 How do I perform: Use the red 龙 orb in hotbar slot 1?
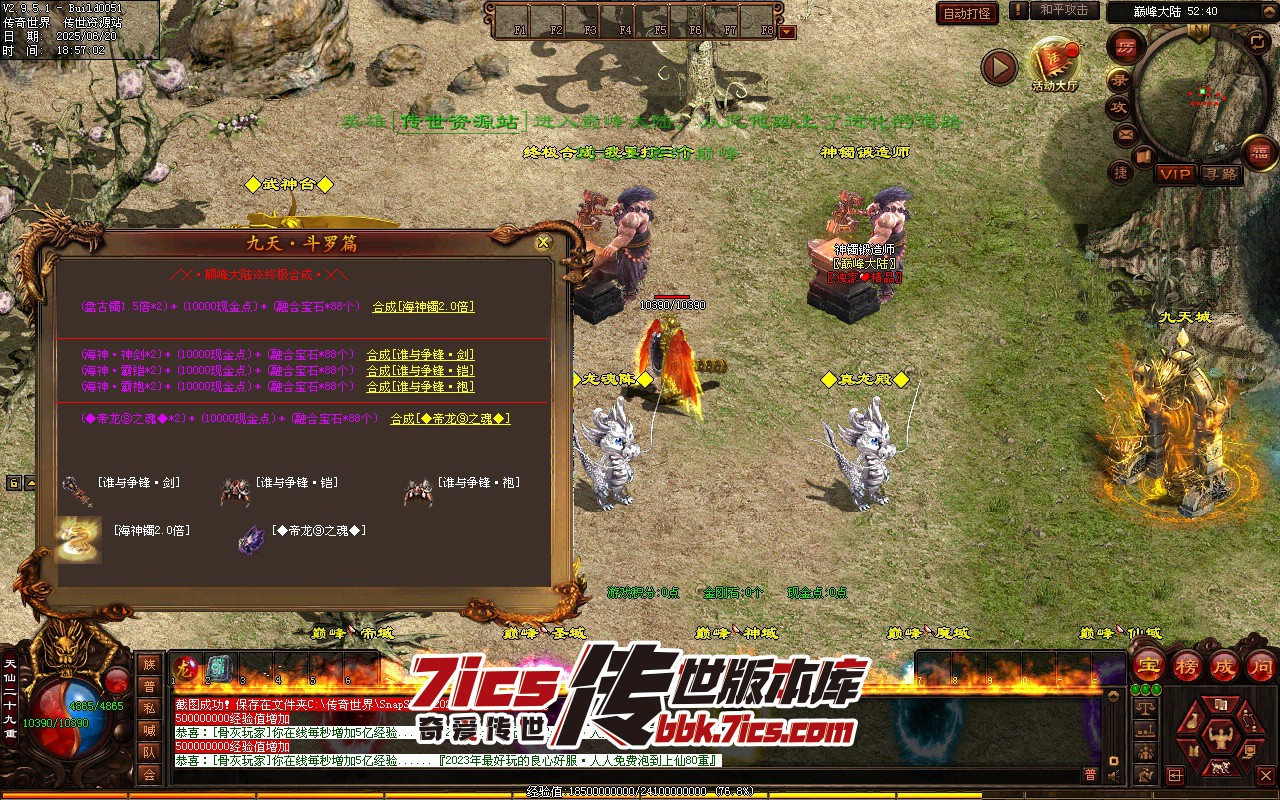click(x=187, y=668)
